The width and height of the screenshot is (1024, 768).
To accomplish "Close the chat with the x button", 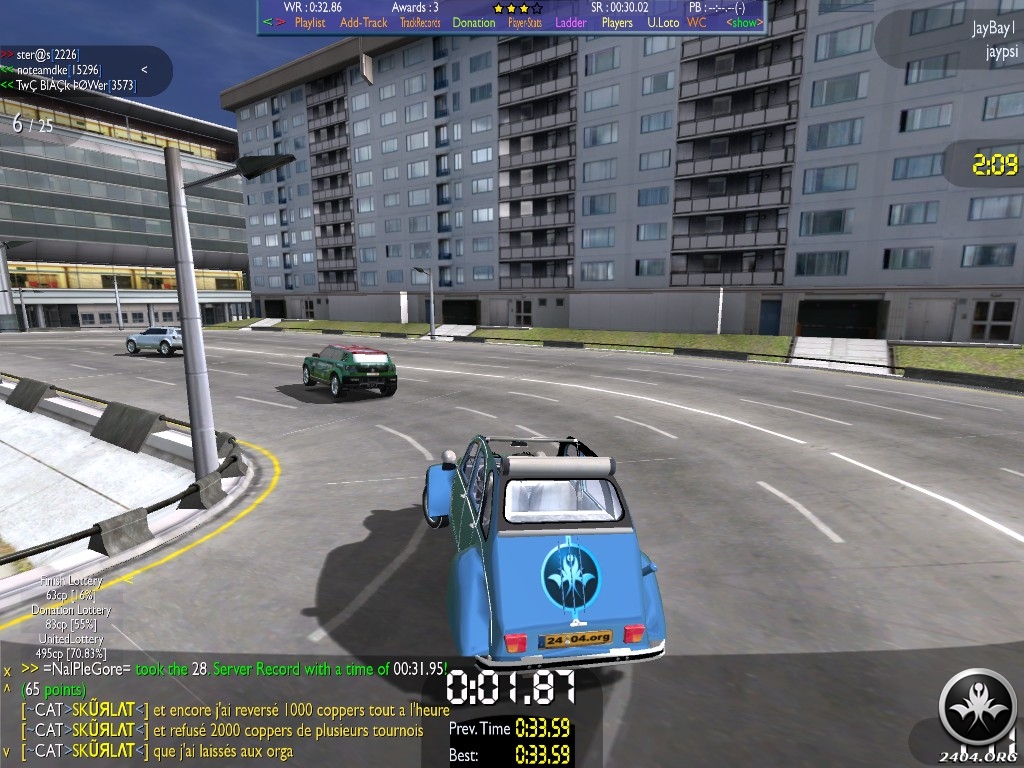I will [7, 670].
